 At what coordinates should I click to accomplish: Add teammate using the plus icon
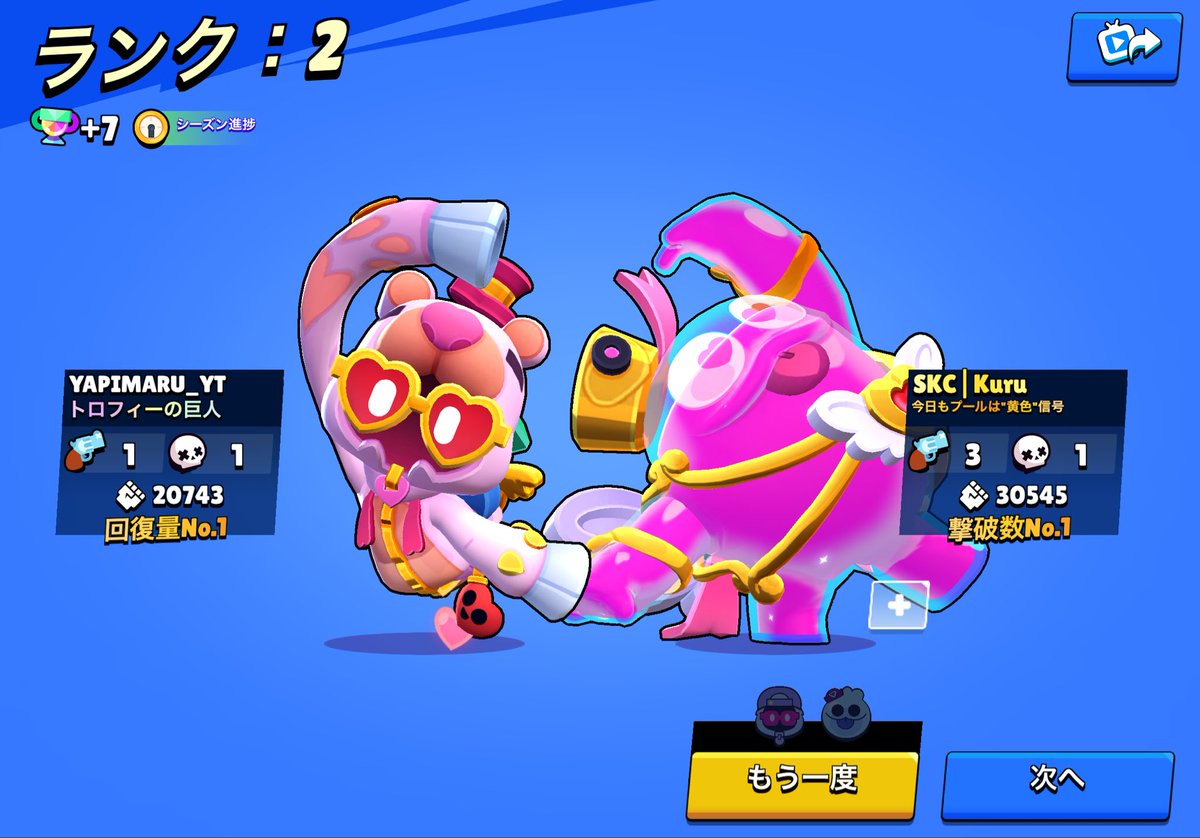(897, 606)
